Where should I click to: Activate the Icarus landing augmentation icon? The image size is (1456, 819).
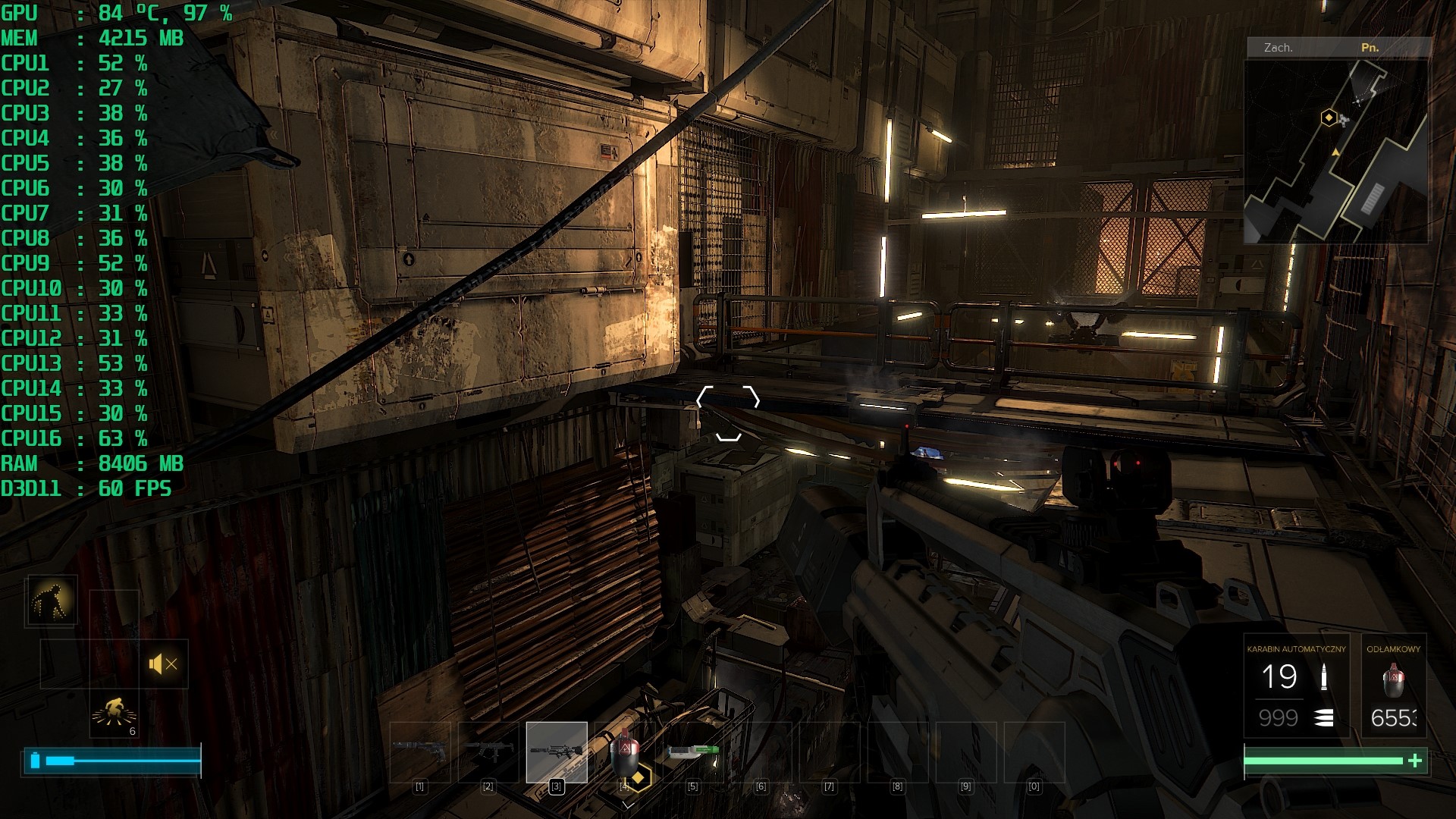tap(115, 714)
